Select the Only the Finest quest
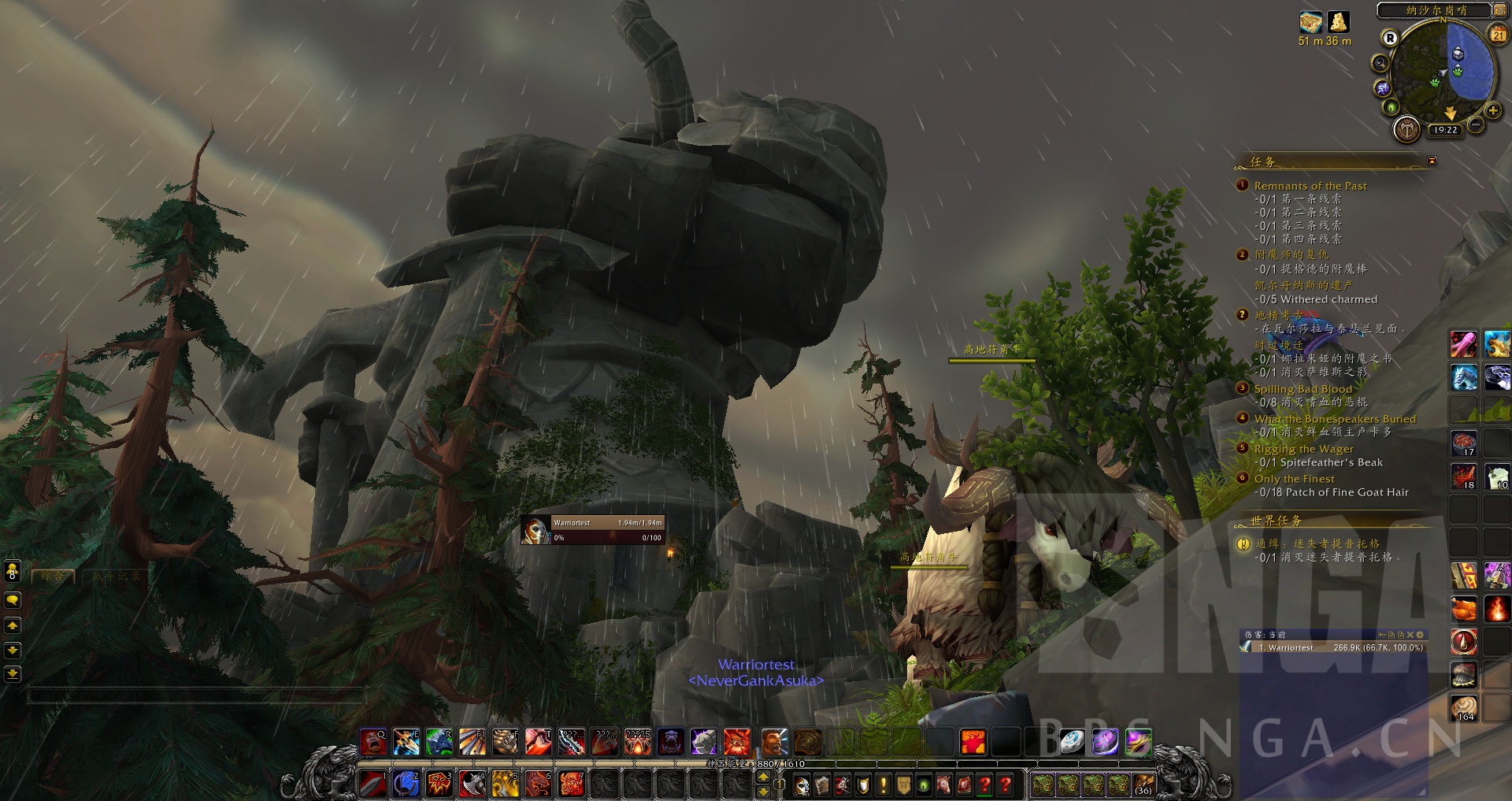1512x801 pixels. pos(1294,479)
